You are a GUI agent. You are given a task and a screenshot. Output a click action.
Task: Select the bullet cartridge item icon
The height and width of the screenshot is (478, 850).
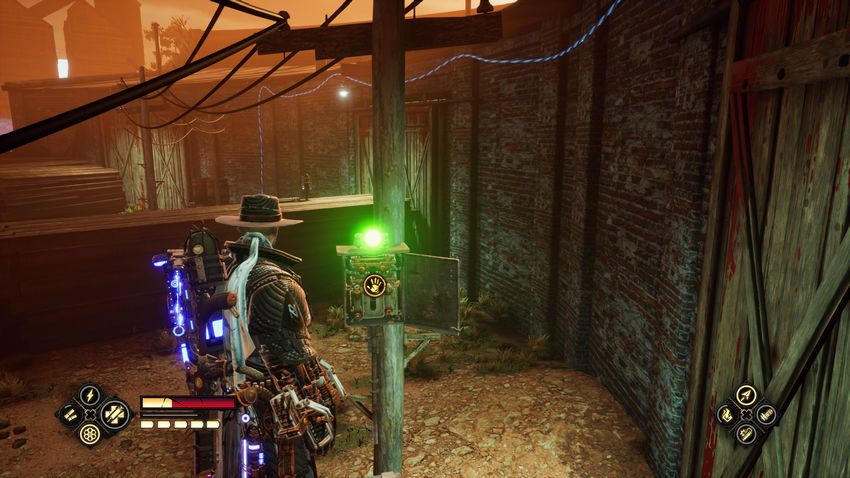pyautogui.click(x=765, y=414)
